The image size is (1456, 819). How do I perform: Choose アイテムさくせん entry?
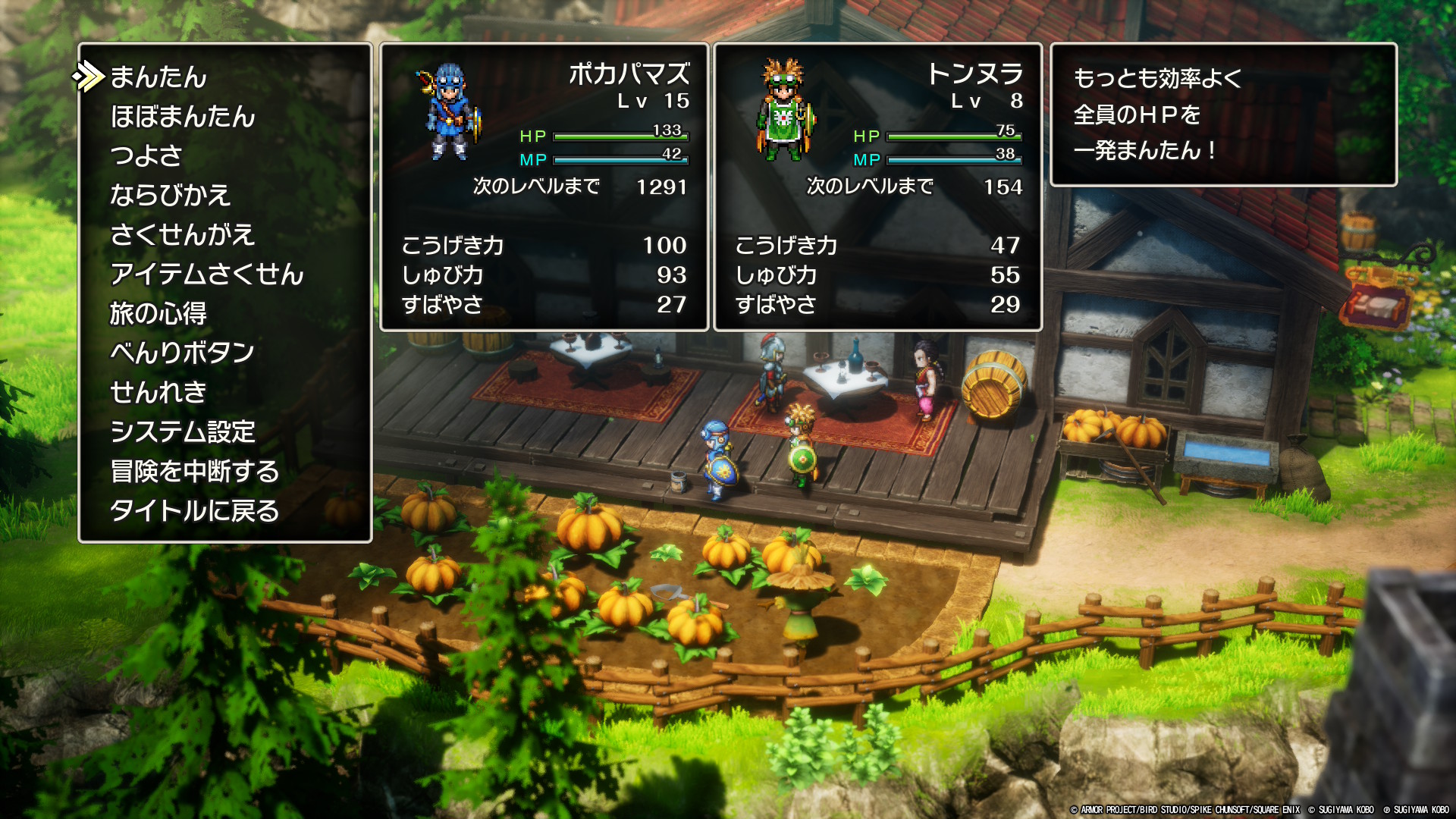[206, 274]
